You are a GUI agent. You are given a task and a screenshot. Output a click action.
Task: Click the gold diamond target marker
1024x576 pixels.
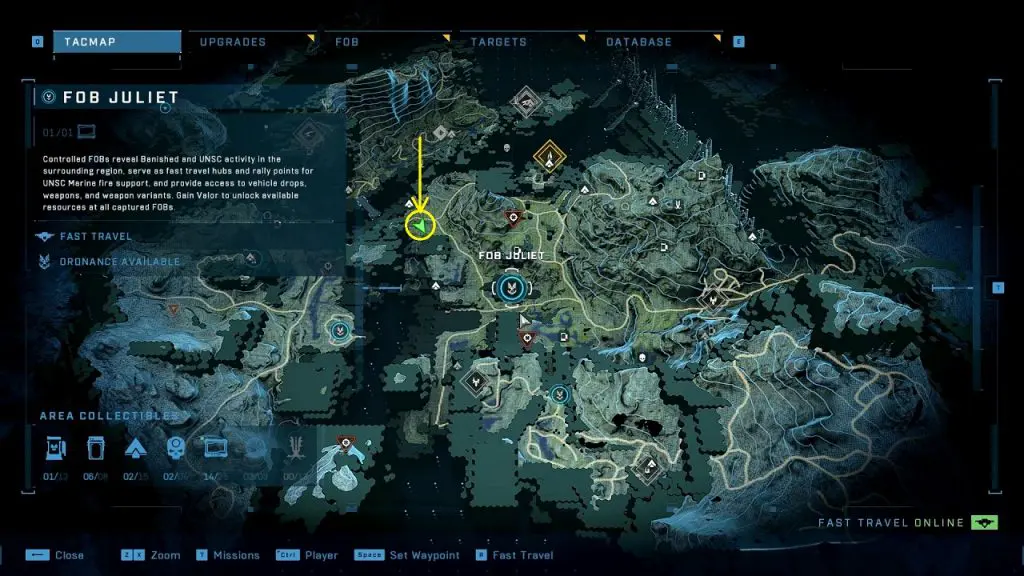coord(548,156)
